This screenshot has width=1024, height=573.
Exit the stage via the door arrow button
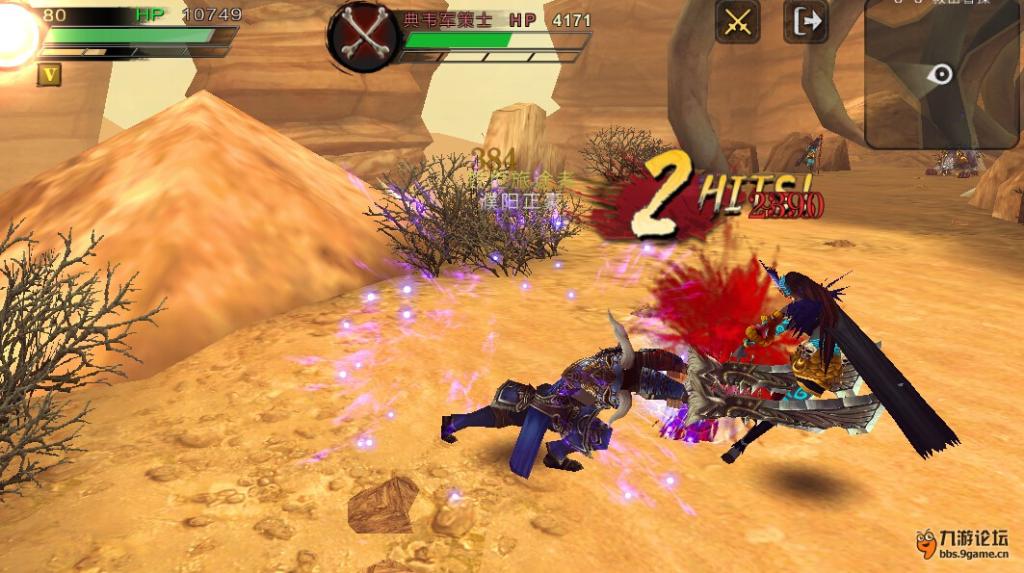click(x=805, y=21)
